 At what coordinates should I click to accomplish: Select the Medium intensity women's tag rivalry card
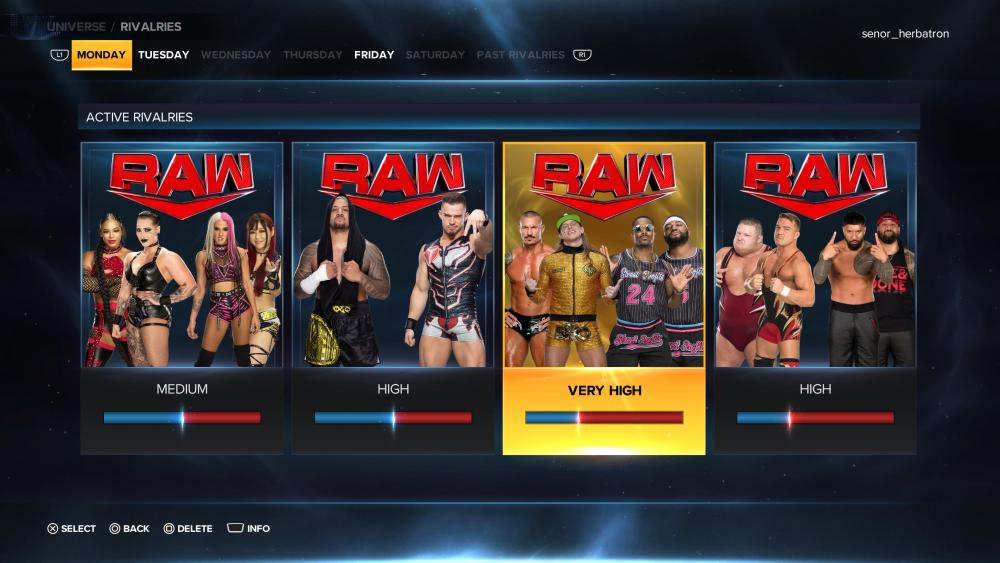pyautogui.click(x=182, y=298)
